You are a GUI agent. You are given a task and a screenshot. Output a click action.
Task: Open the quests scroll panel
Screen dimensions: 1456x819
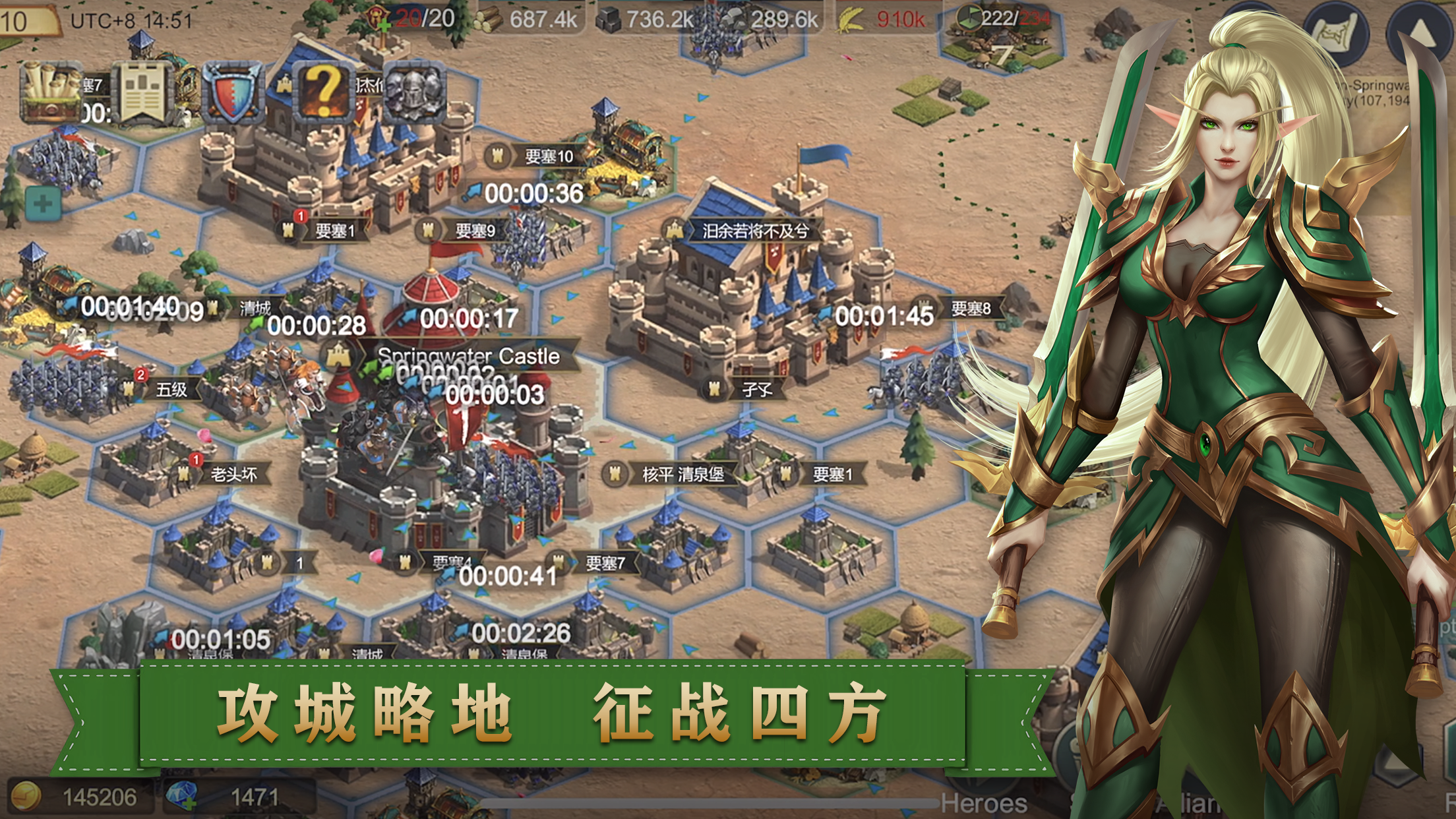pos(49,92)
